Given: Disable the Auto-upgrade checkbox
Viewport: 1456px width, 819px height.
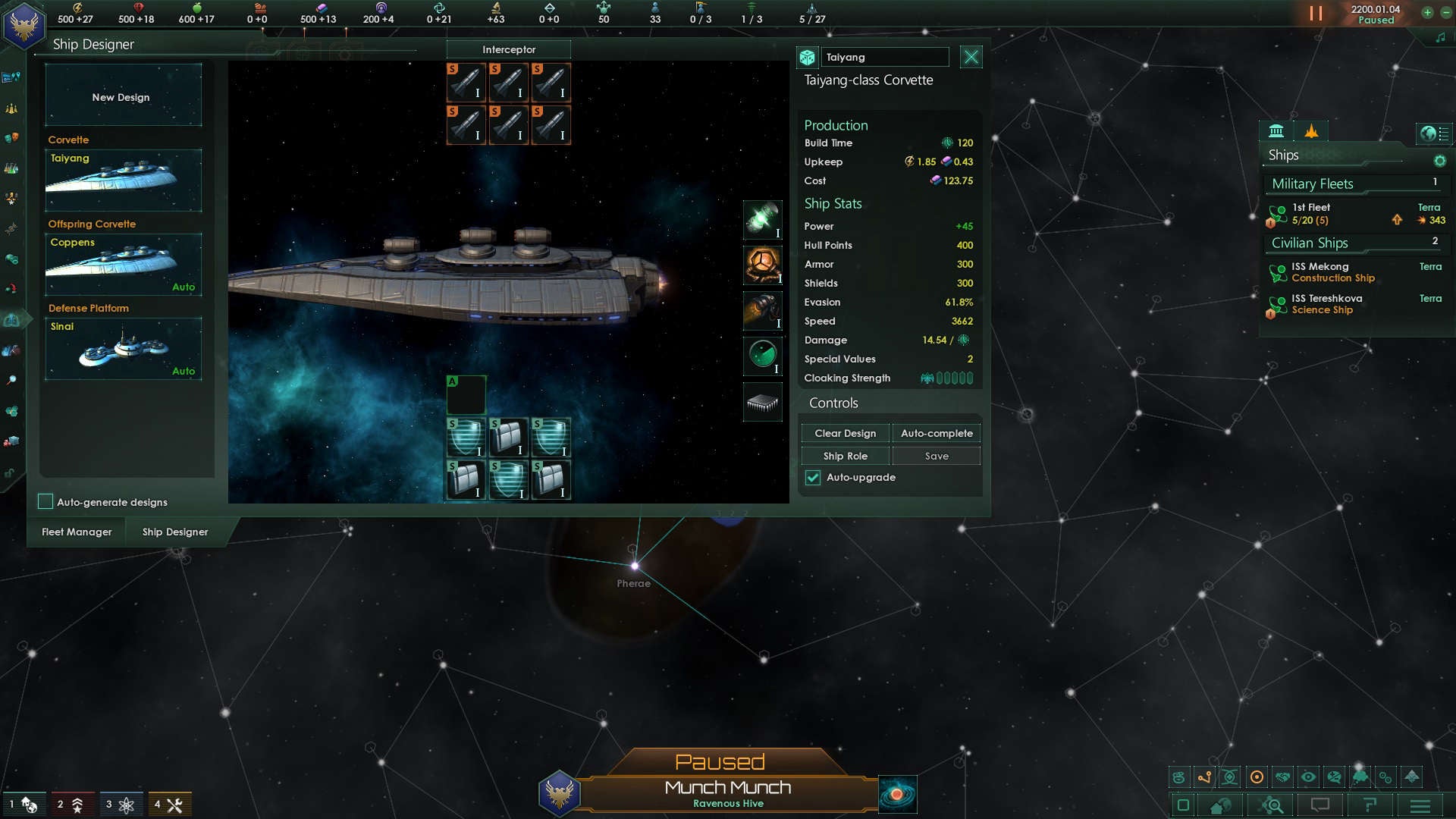Looking at the screenshot, I should [x=812, y=477].
